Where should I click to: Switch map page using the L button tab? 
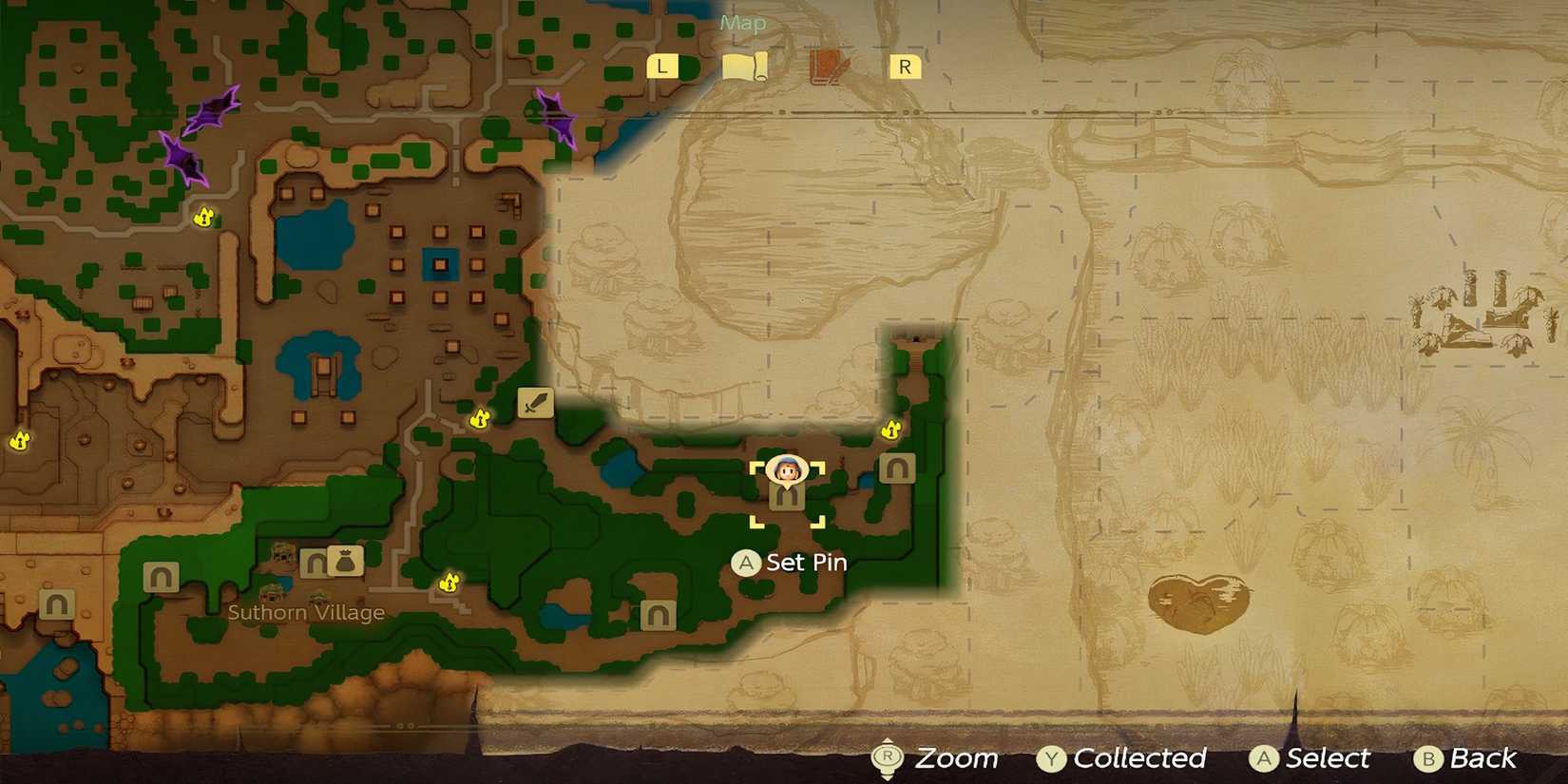[x=663, y=67]
